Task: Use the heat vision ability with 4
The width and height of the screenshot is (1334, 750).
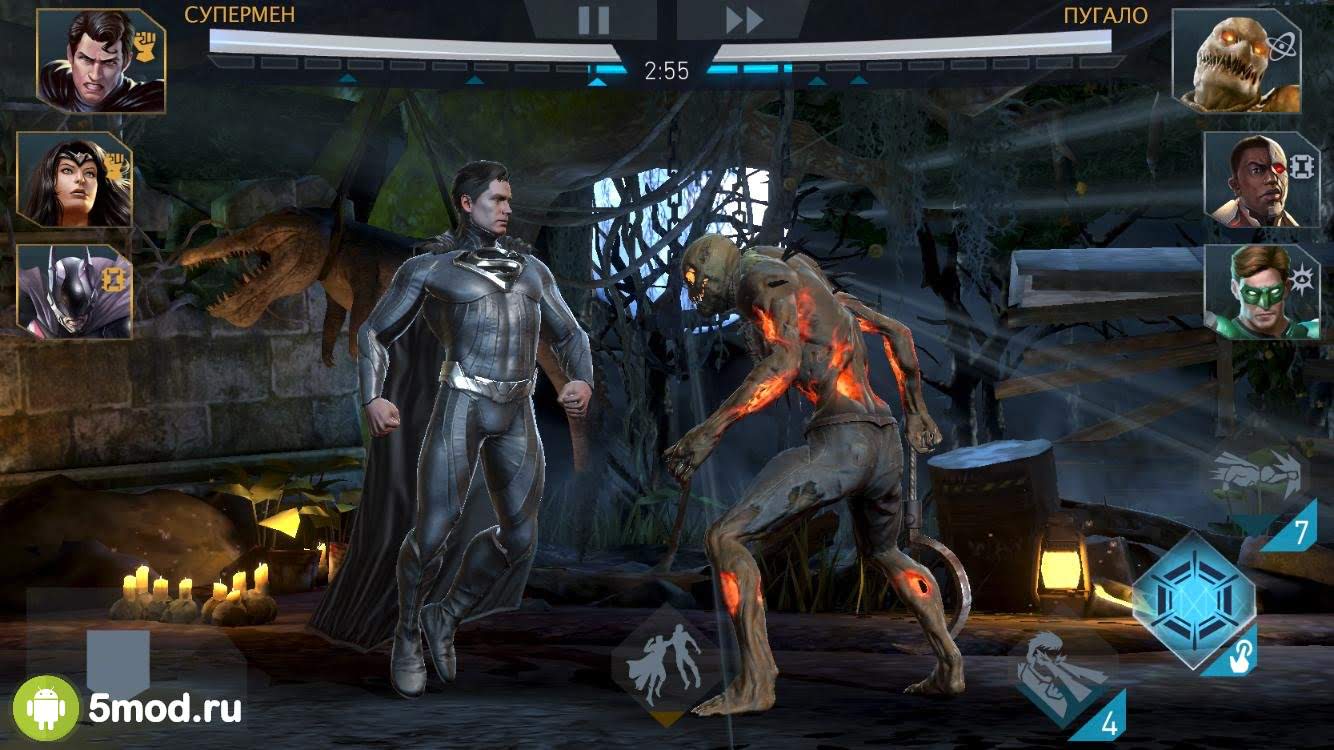Action: point(1062,677)
